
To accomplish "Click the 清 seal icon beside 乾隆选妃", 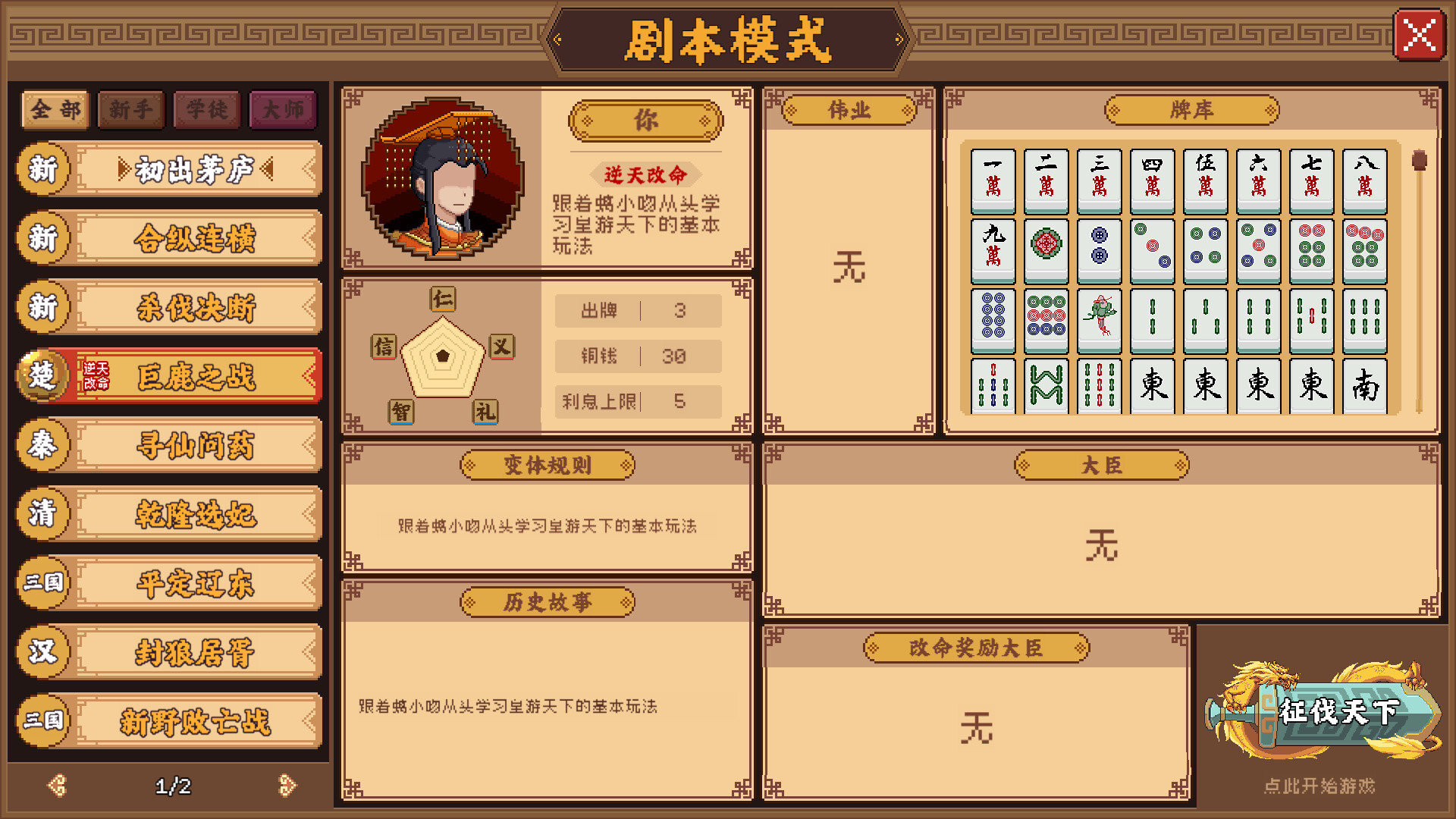I will (43, 514).
